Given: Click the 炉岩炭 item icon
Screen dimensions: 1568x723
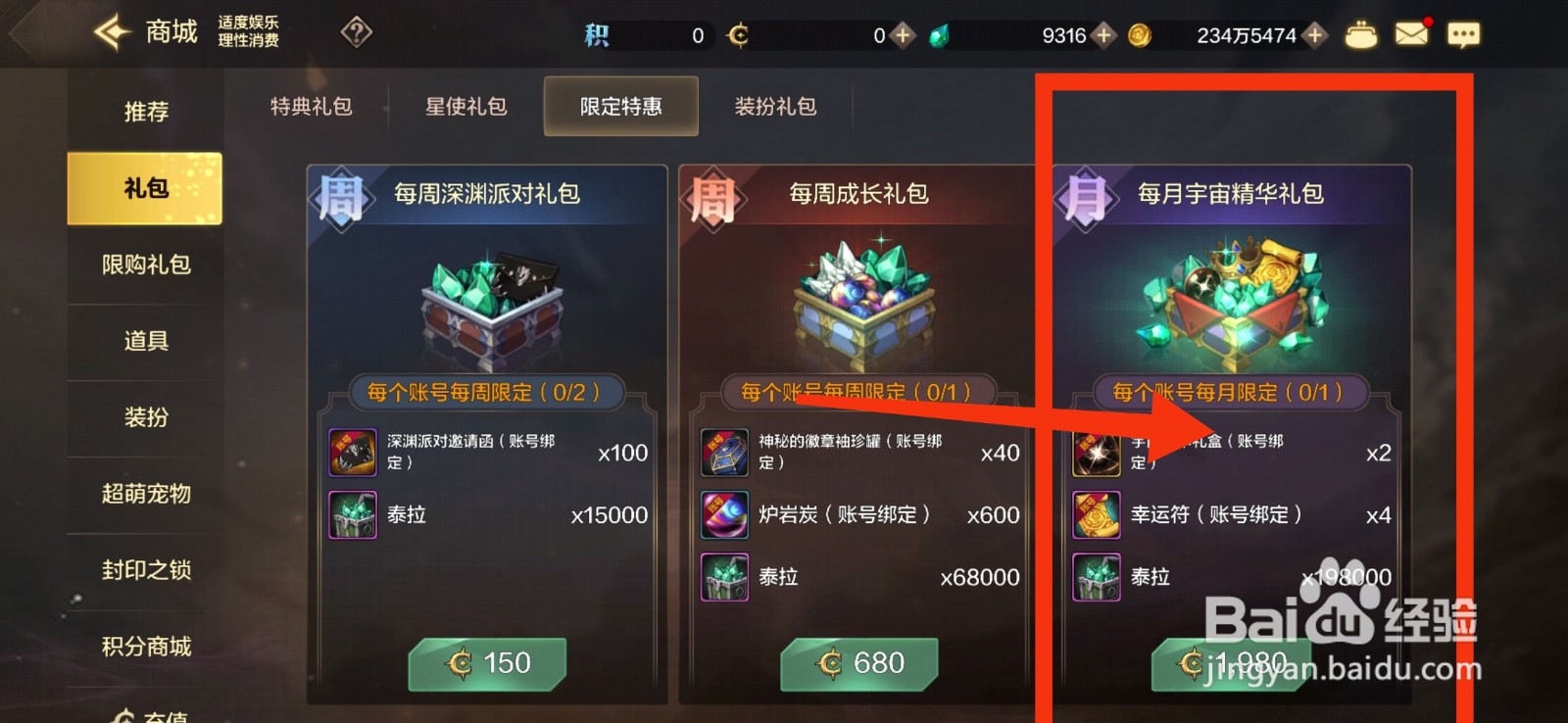Looking at the screenshot, I should (724, 514).
